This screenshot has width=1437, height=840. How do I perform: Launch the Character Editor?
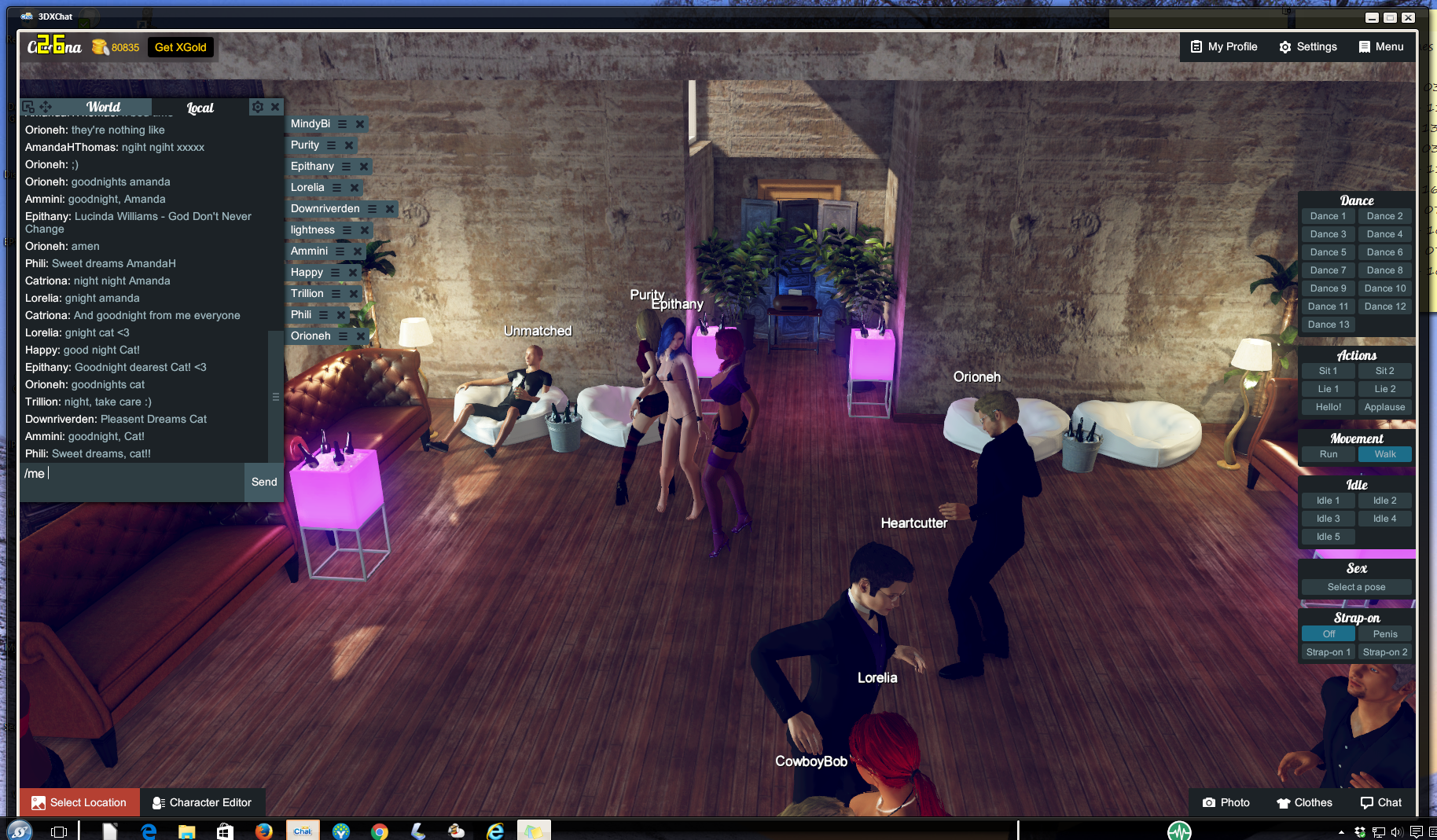tap(202, 802)
